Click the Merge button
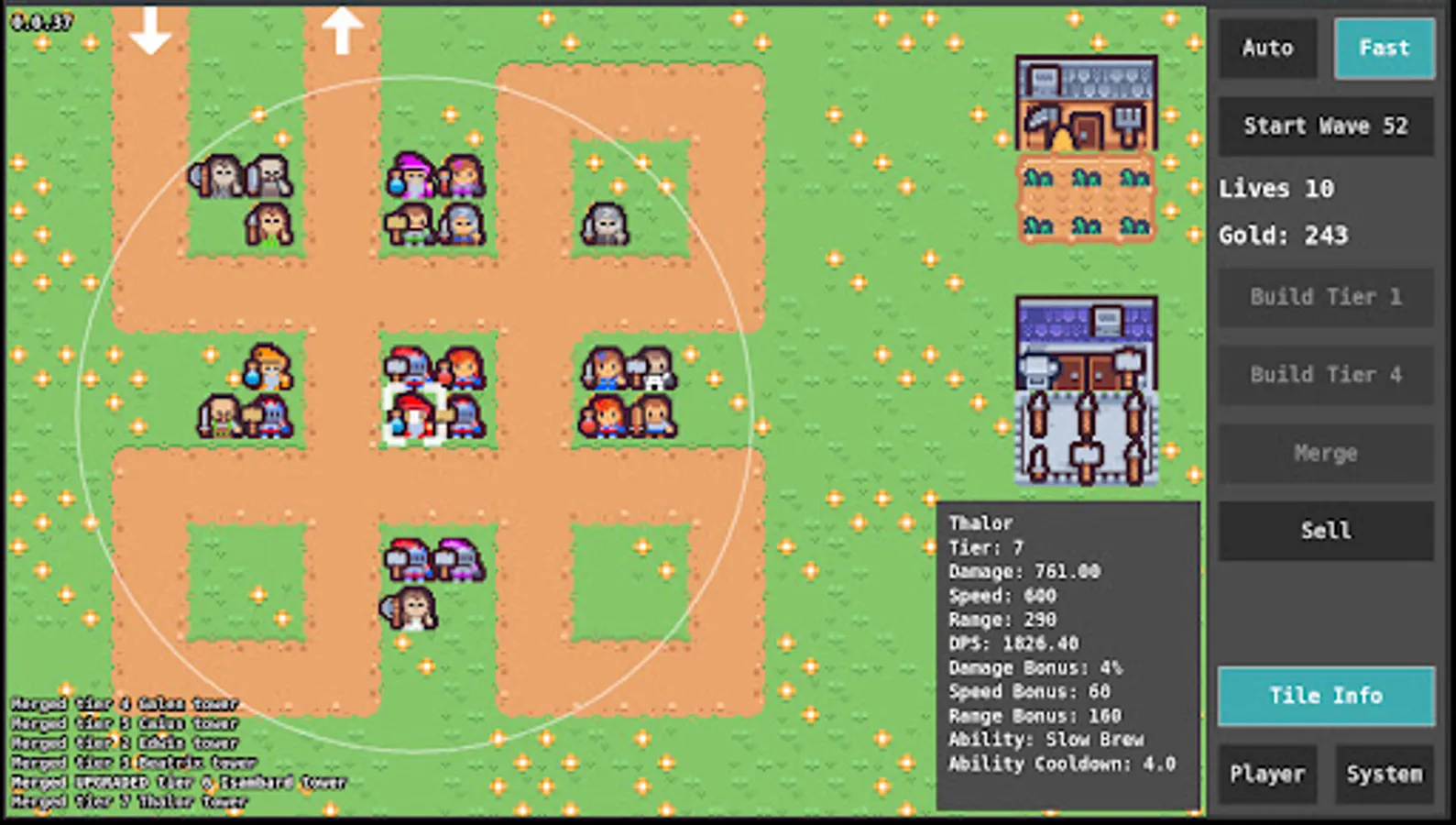 click(1325, 453)
